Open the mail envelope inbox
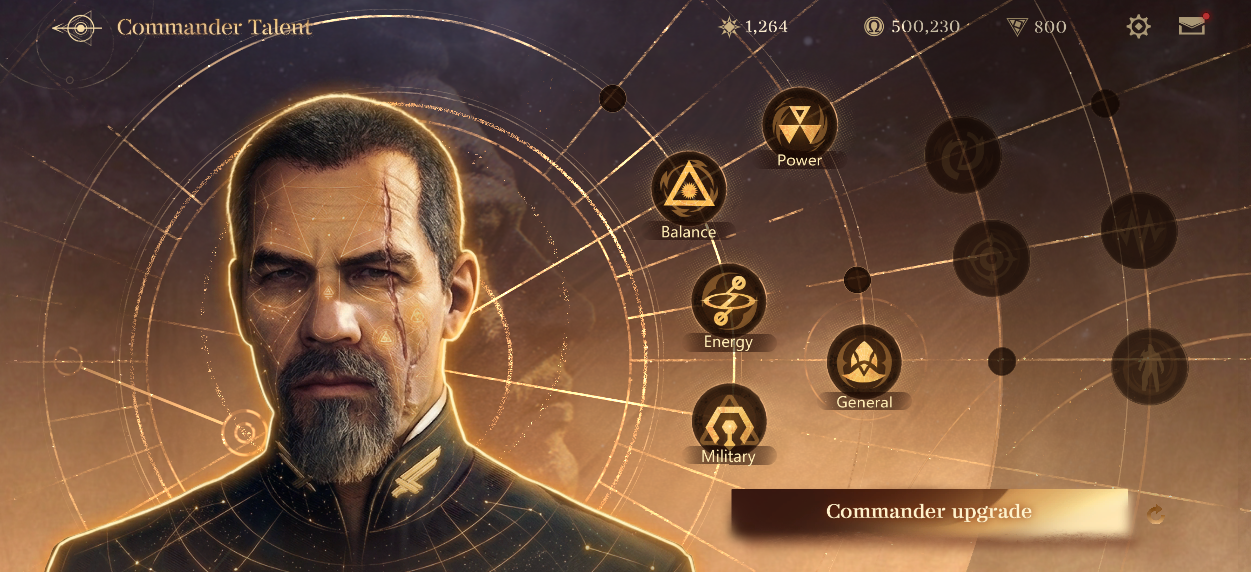Screen dimensions: 1251x572 coord(1191,26)
